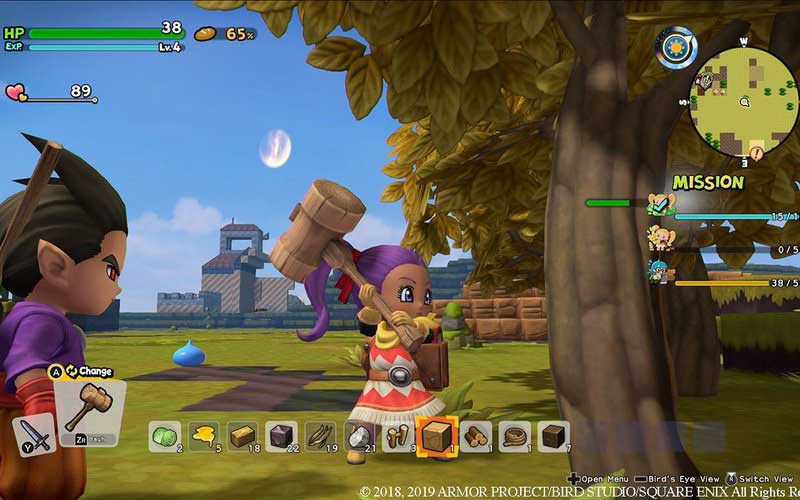Viewport: 800px width, 500px height.
Task: Select the light wooden plank block slot
Action: [242, 436]
